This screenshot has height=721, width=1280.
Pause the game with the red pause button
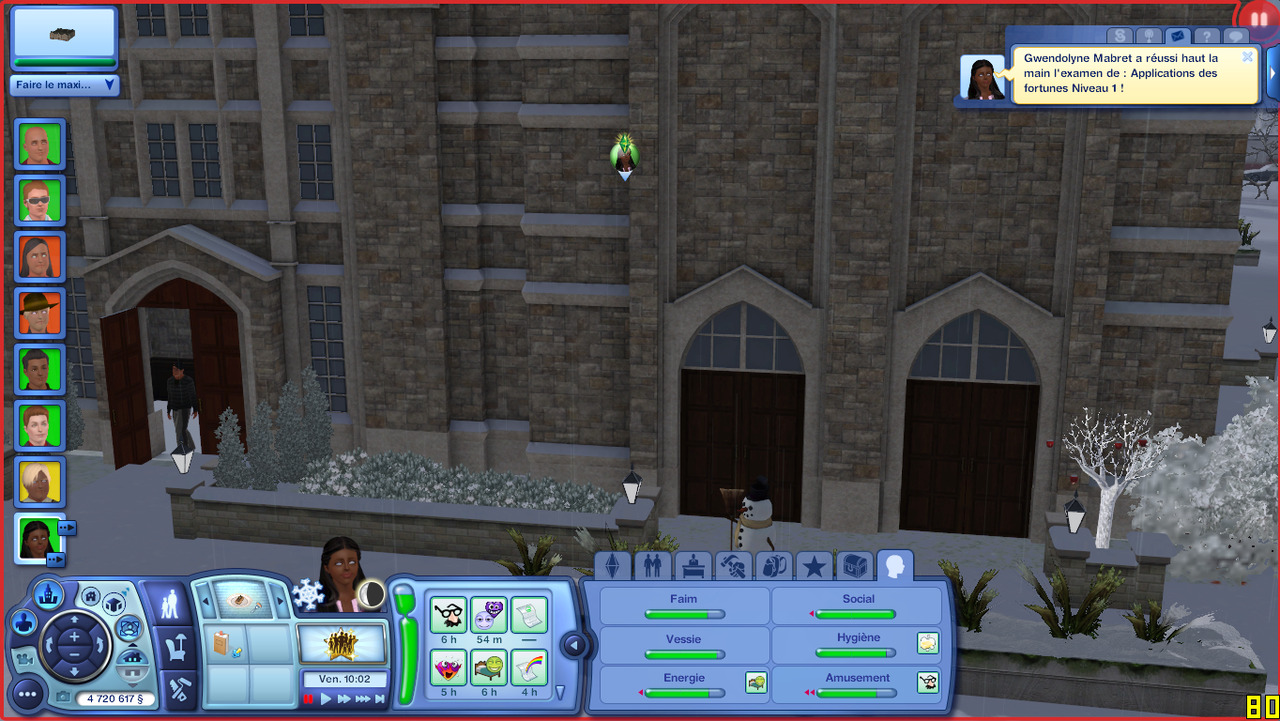pyautogui.click(x=309, y=700)
